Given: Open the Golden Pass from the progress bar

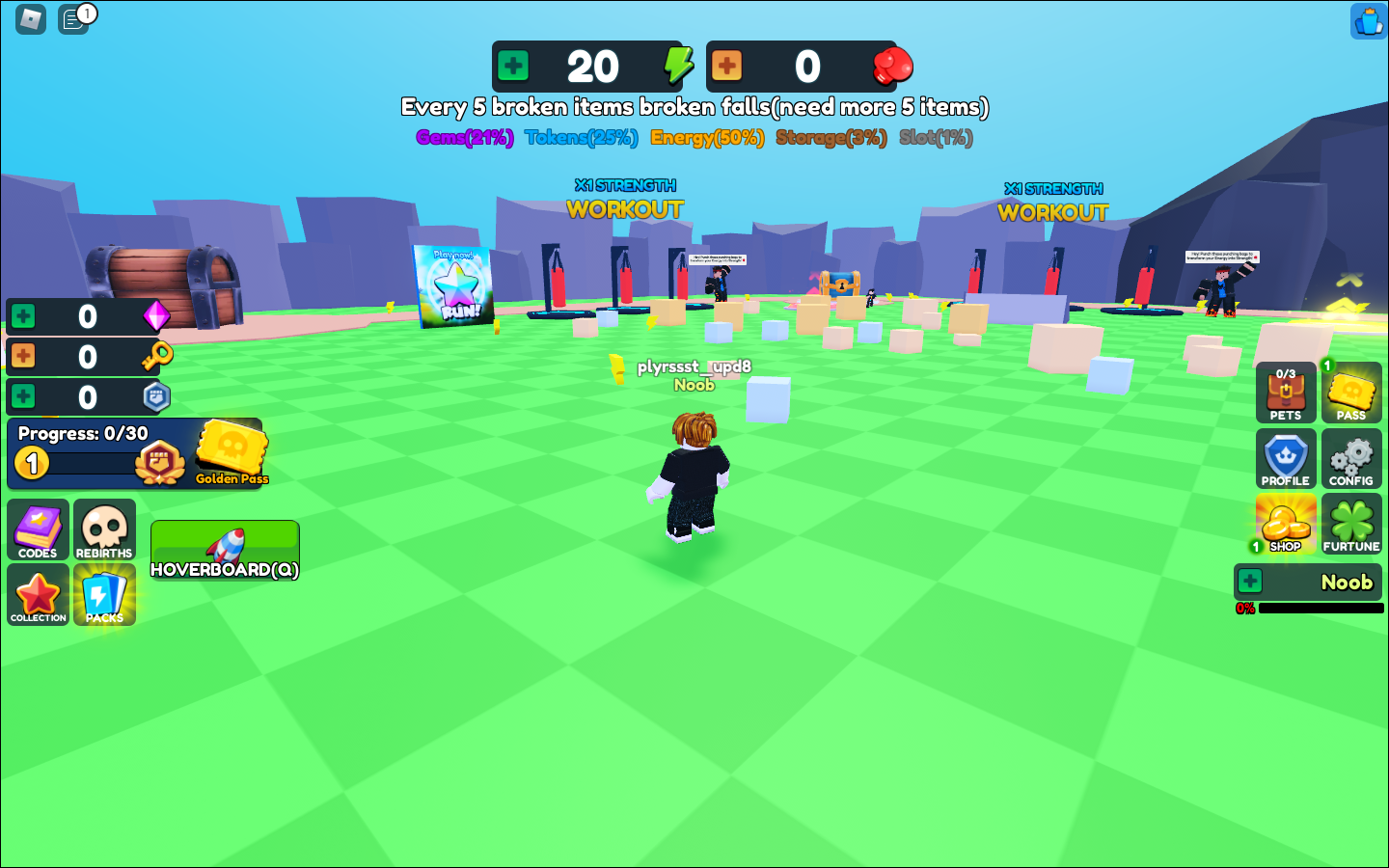Looking at the screenshot, I should pos(231,454).
